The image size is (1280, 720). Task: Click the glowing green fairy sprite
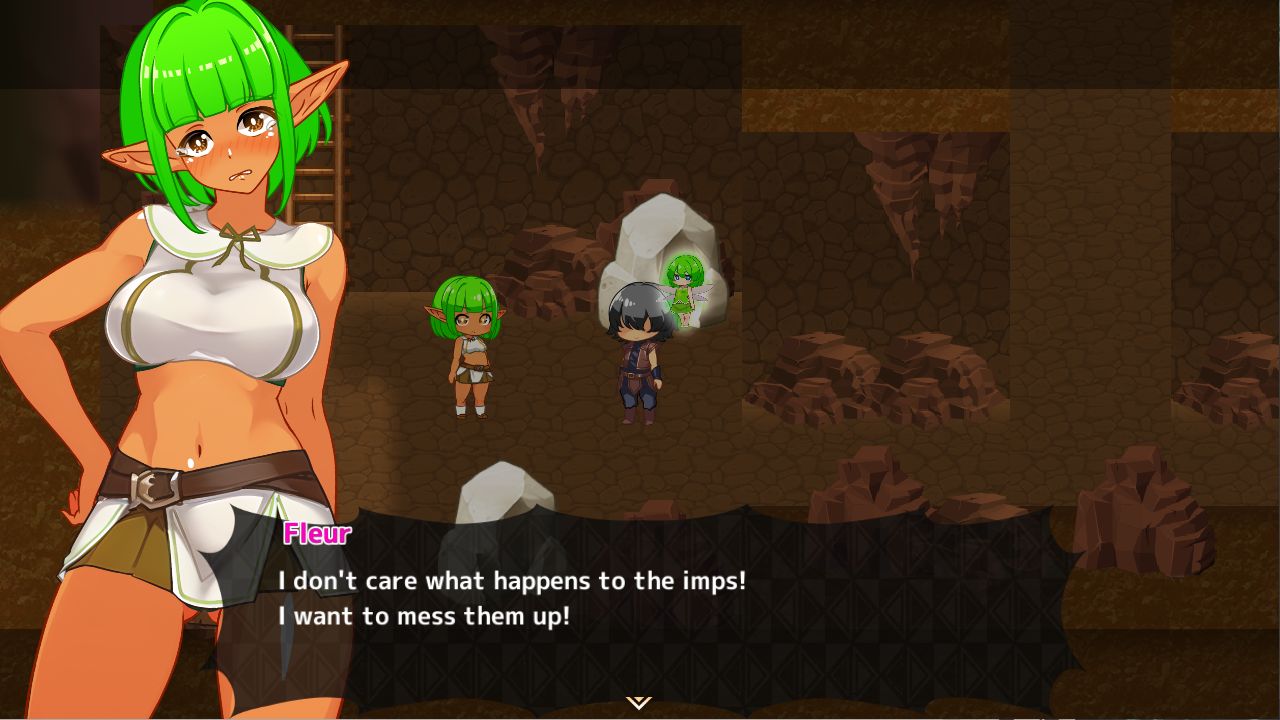point(684,290)
